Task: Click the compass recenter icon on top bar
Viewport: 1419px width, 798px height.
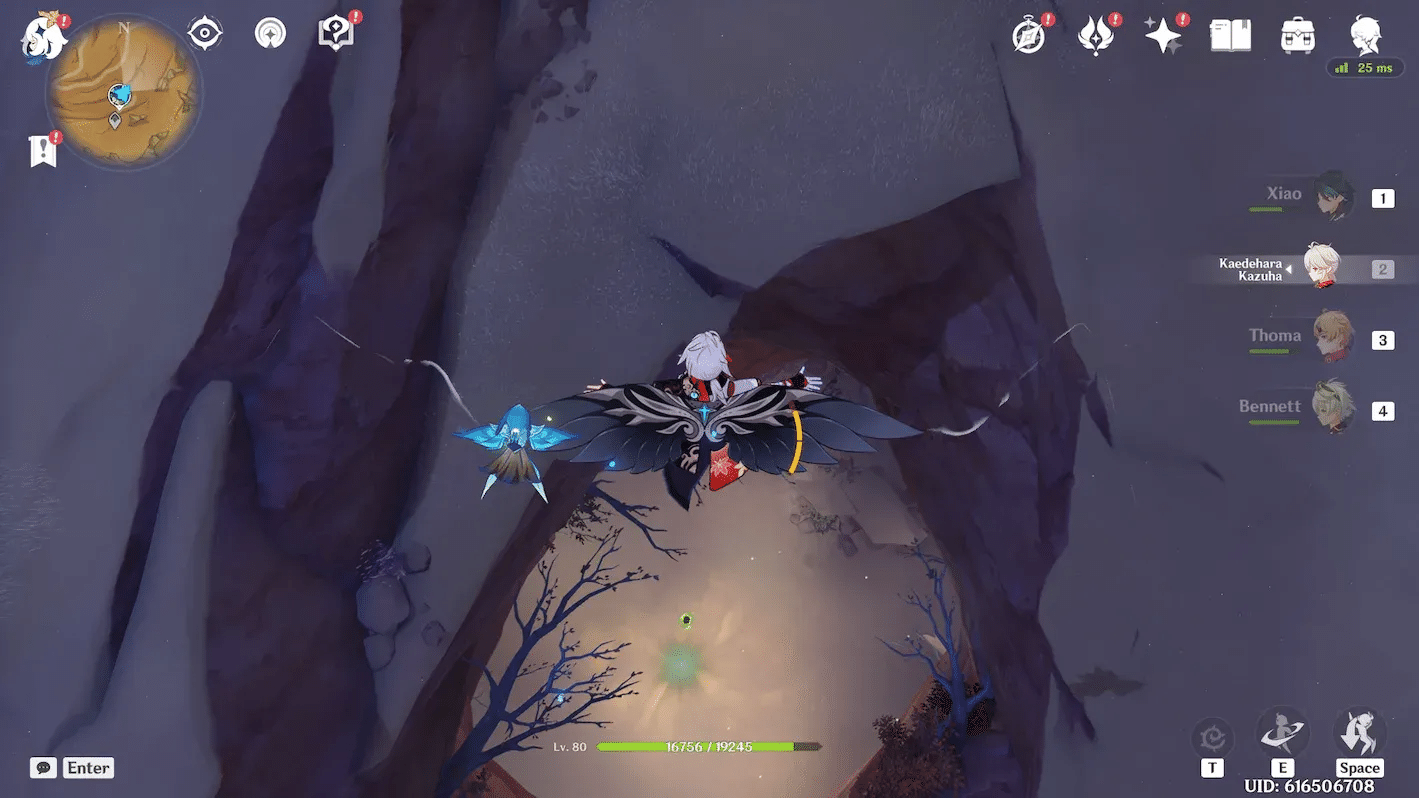Action: [204, 32]
